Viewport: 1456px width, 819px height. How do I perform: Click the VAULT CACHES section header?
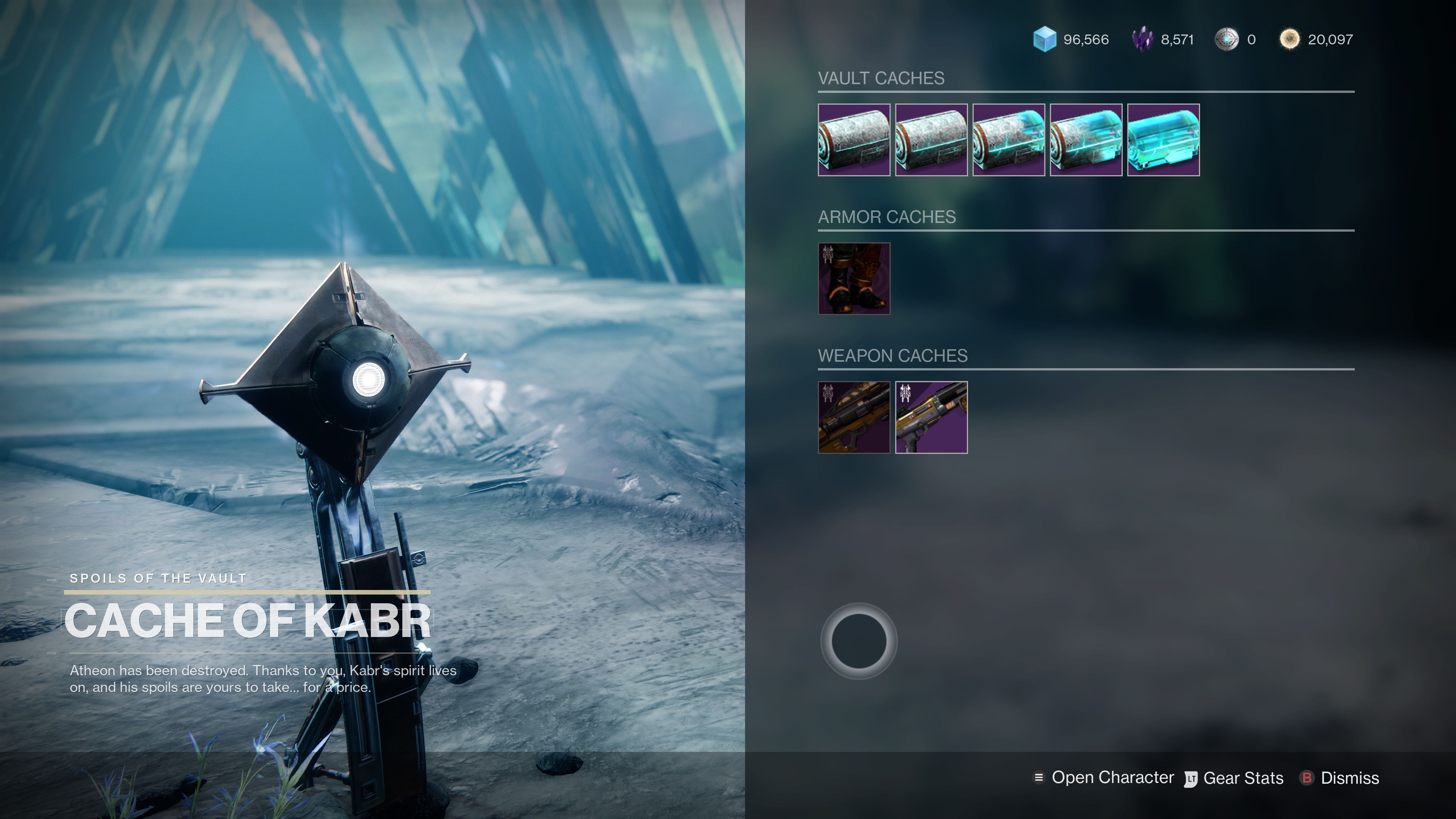(880, 78)
